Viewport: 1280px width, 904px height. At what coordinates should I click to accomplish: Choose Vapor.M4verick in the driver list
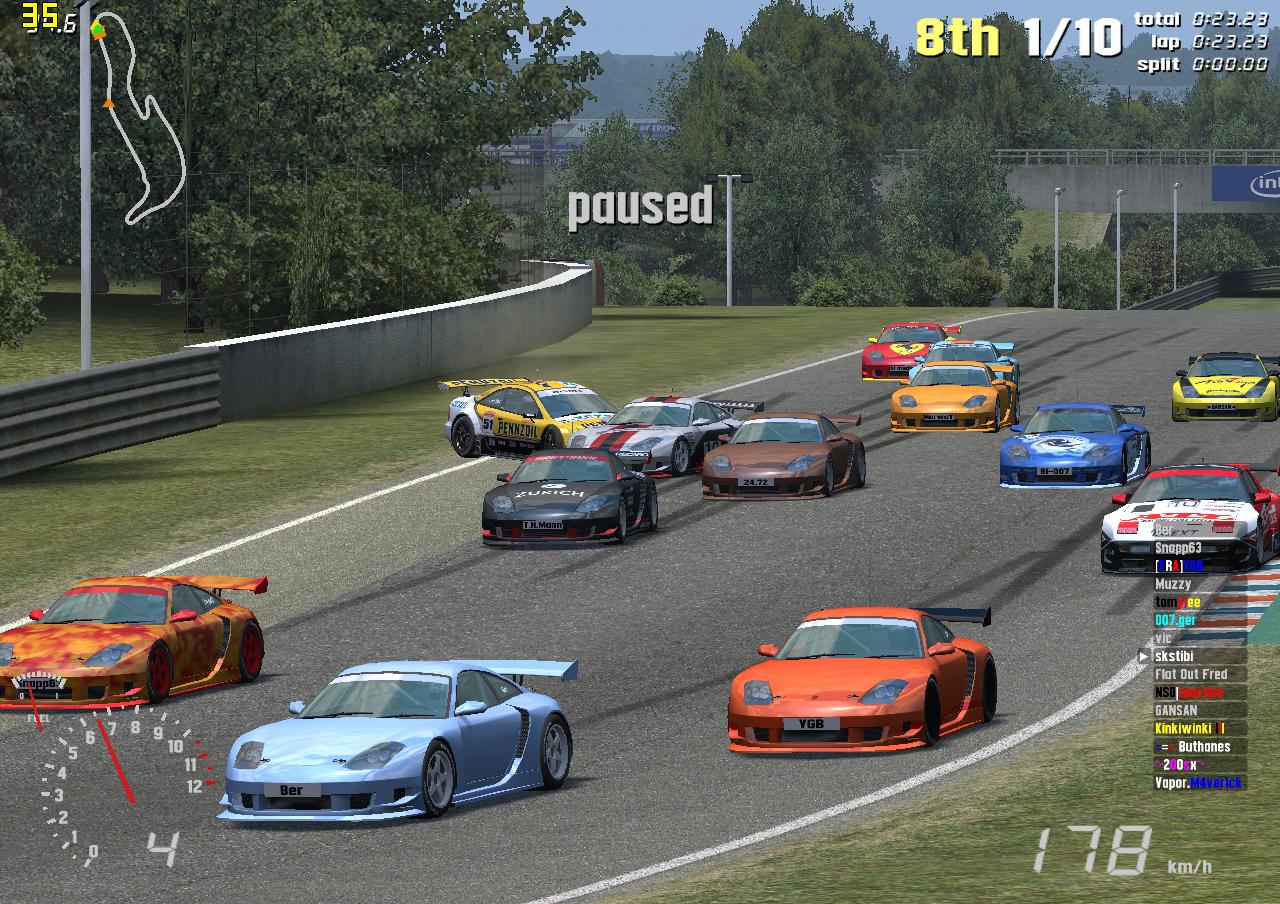pyautogui.click(x=1198, y=783)
